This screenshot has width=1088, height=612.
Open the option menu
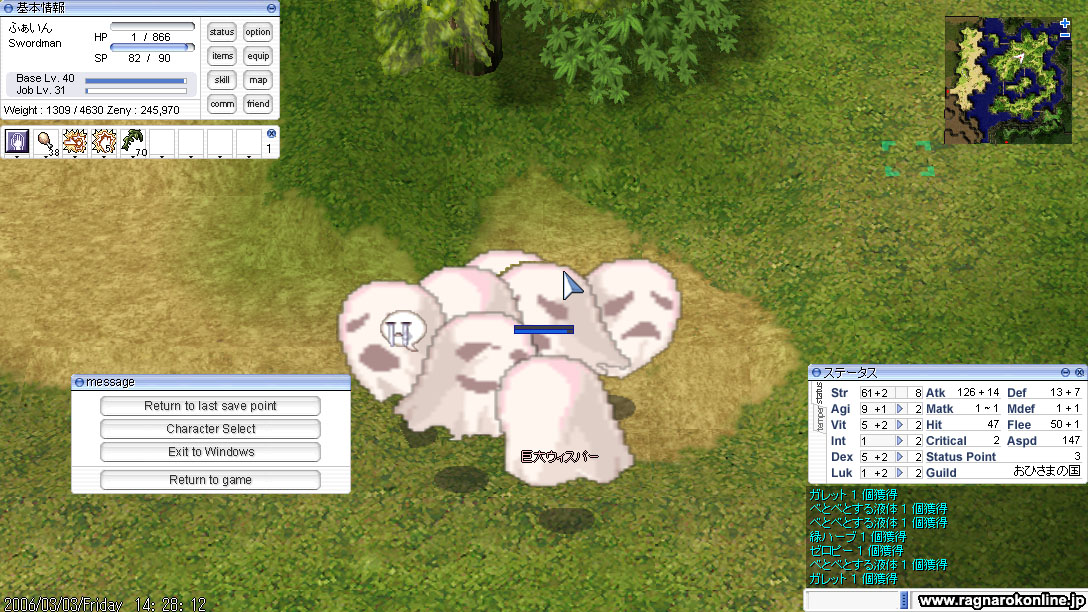pyautogui.click(x=258, y=32)
